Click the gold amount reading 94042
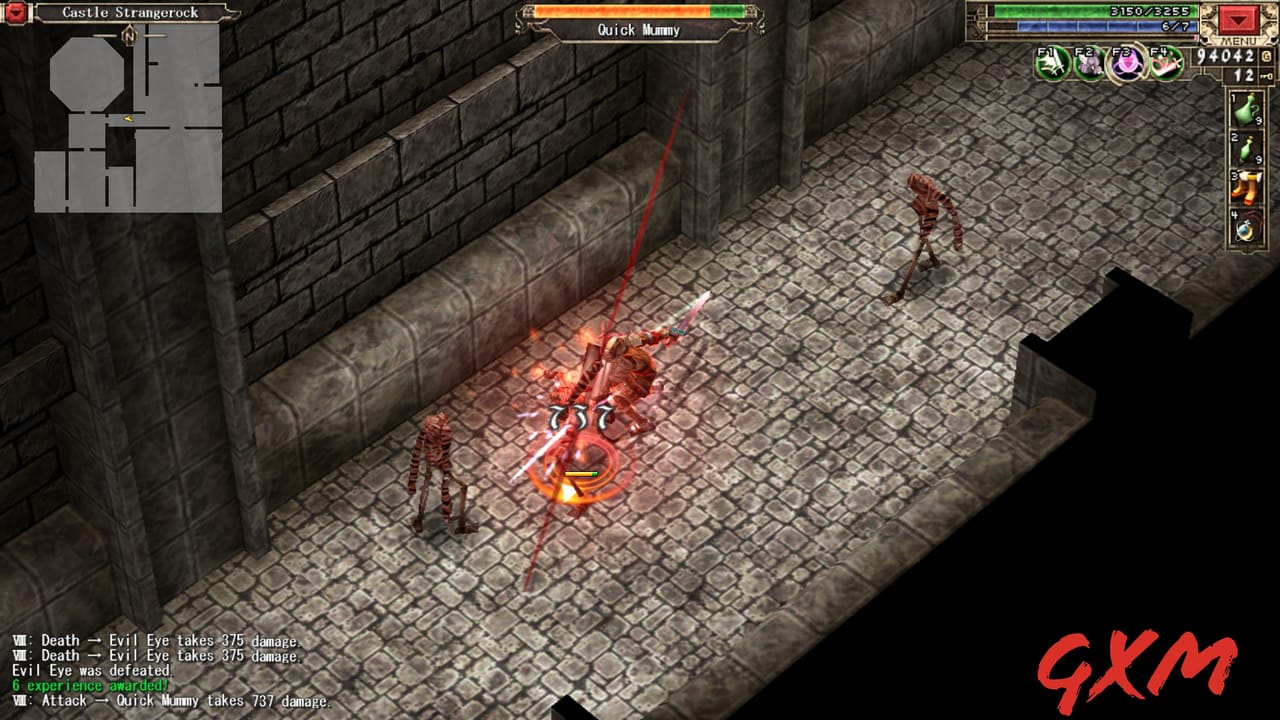Screen dimensions: 1280x720 tap(1225, 55)
